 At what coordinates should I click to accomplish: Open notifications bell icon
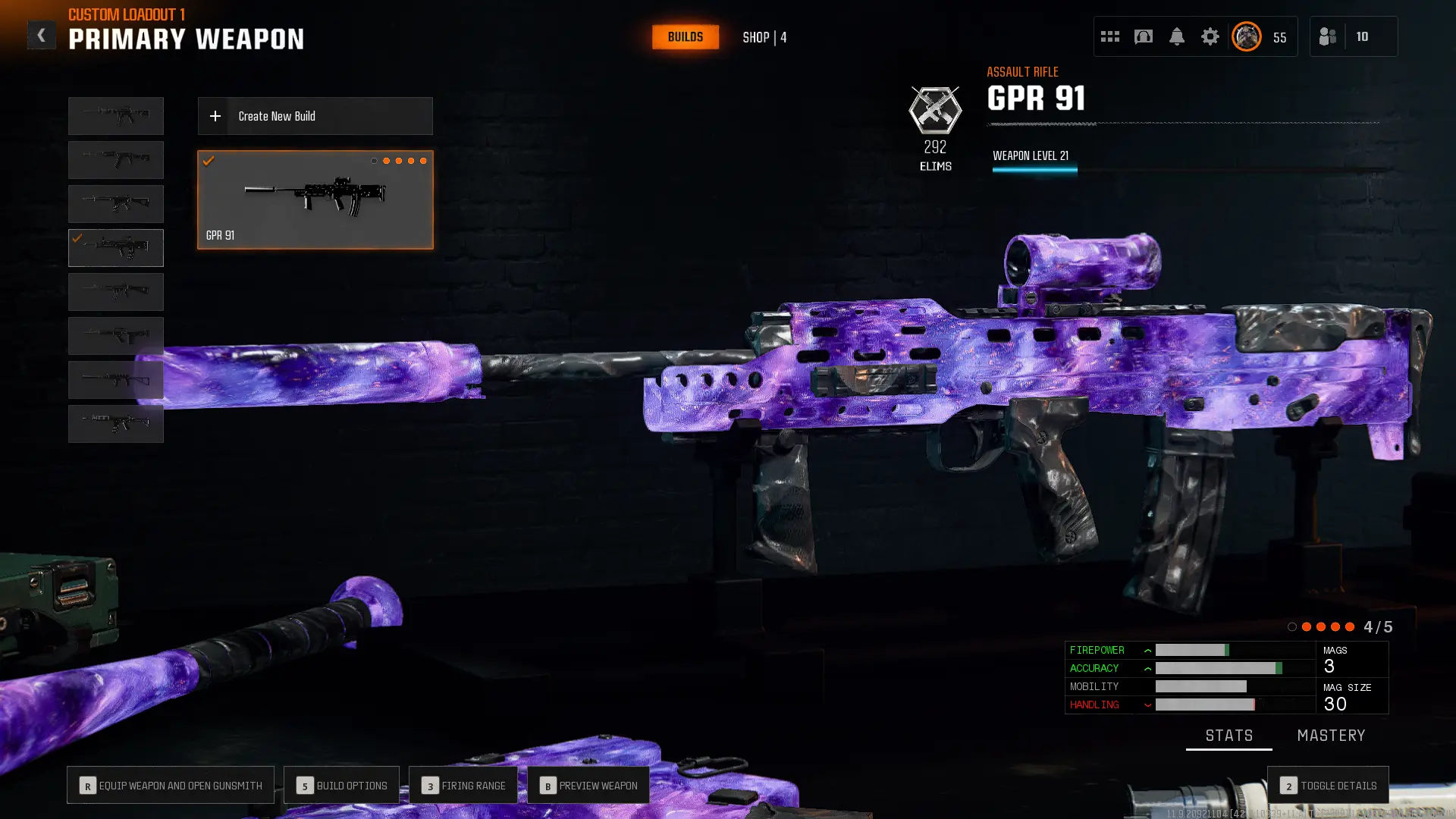coord(1178,36)
